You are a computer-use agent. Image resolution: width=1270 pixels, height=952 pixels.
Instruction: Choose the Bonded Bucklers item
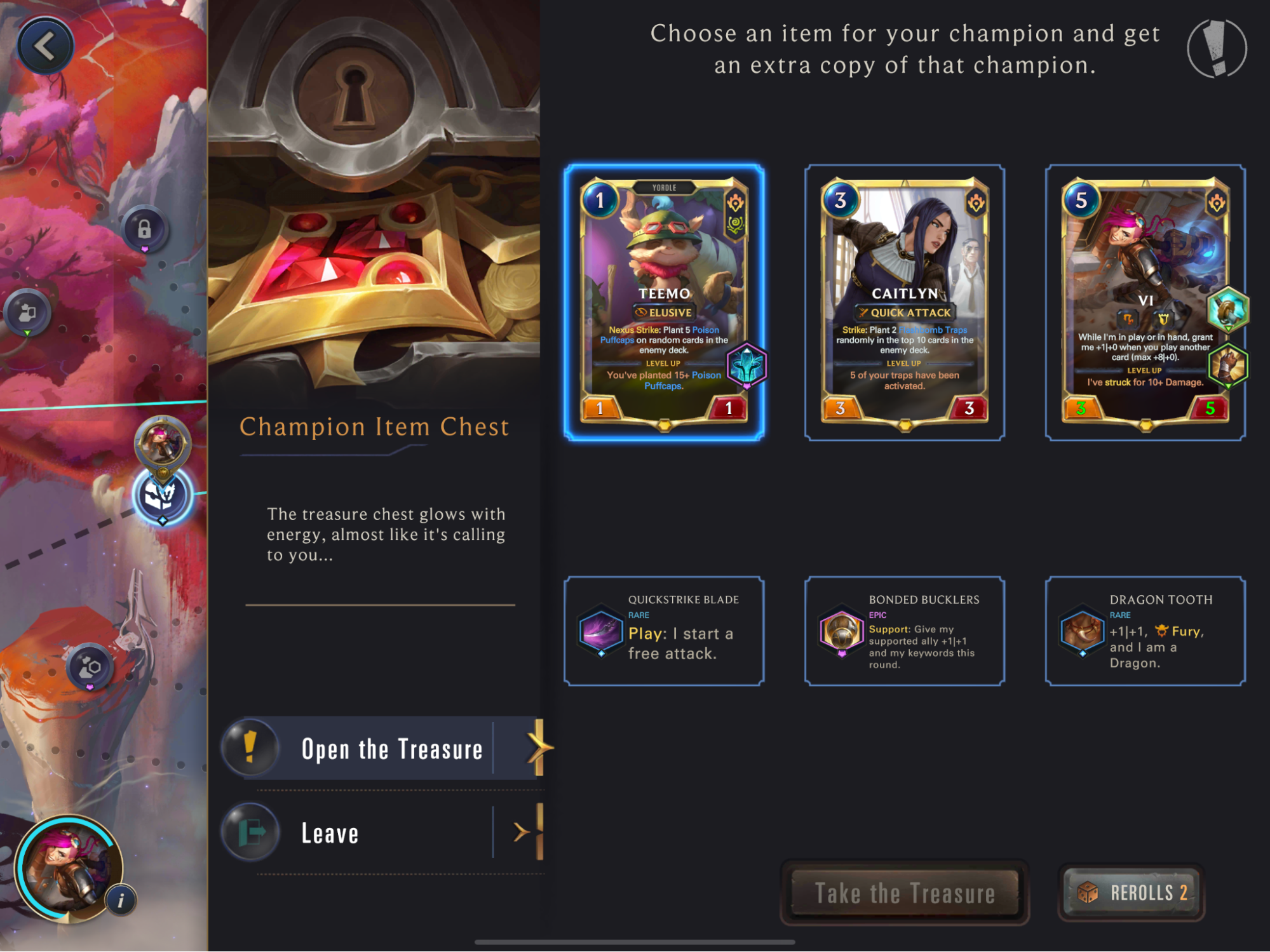[904, 631]
